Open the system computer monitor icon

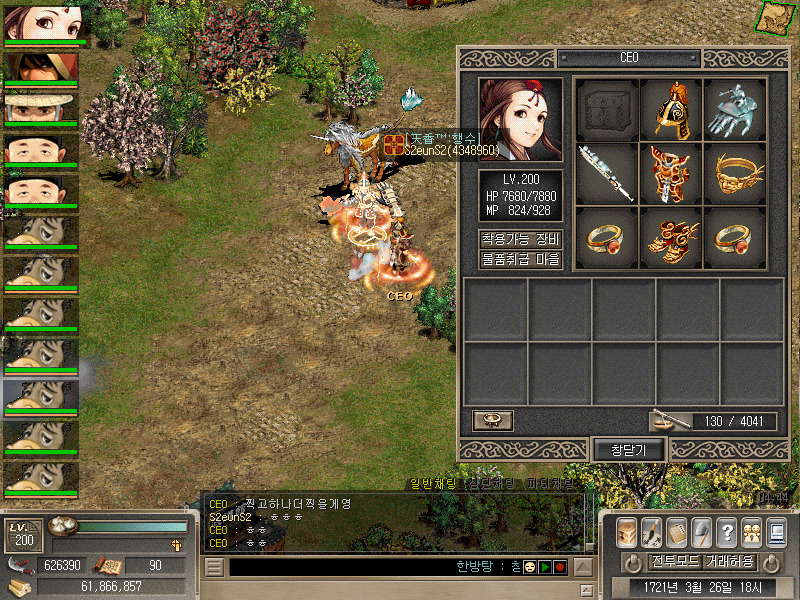click(775, 532)
